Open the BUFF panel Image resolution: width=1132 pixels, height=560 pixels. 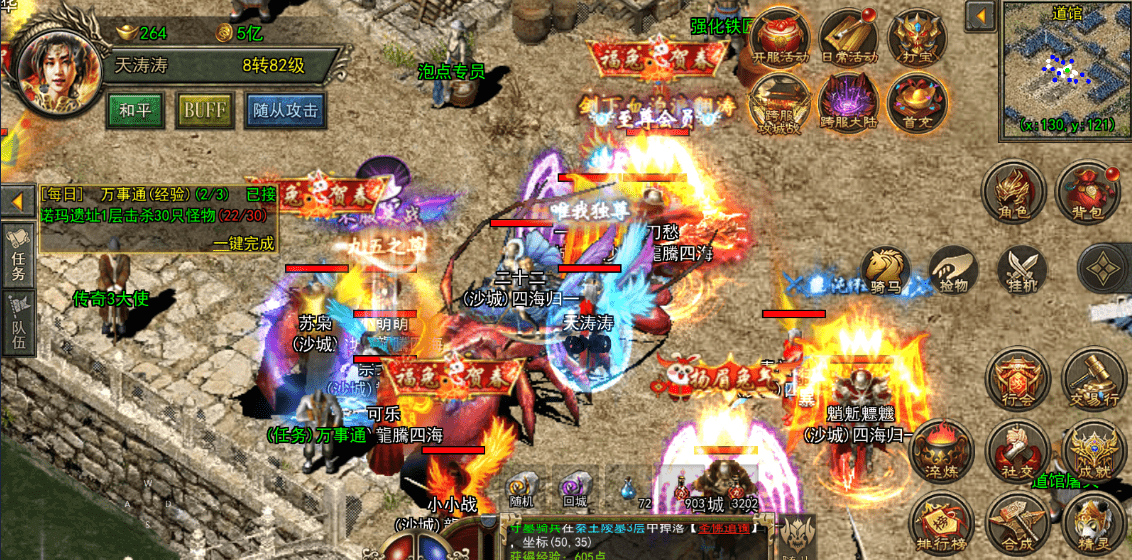pyautogui.click(x=204, y=110)
